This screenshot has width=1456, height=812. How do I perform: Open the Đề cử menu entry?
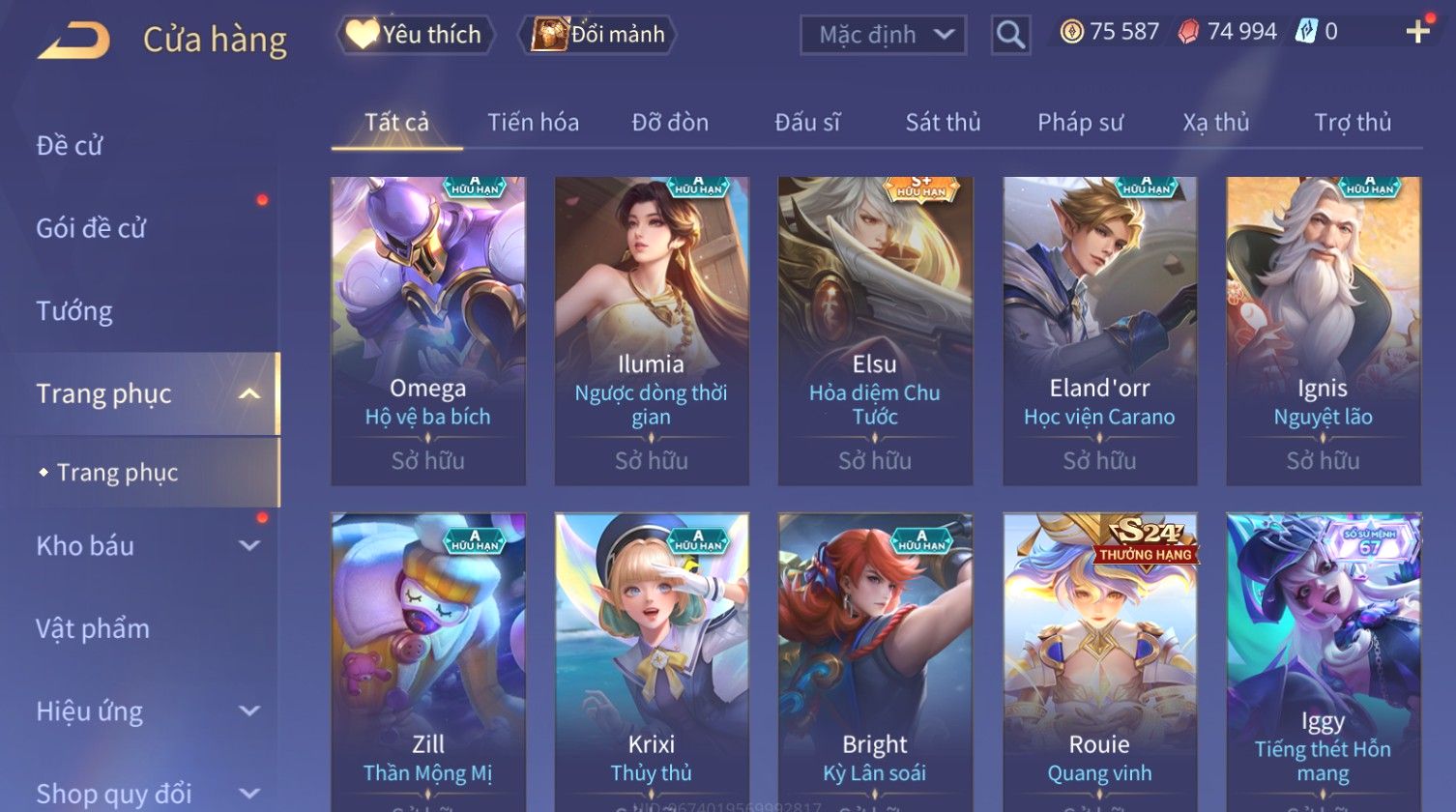(x=70, y=146)
